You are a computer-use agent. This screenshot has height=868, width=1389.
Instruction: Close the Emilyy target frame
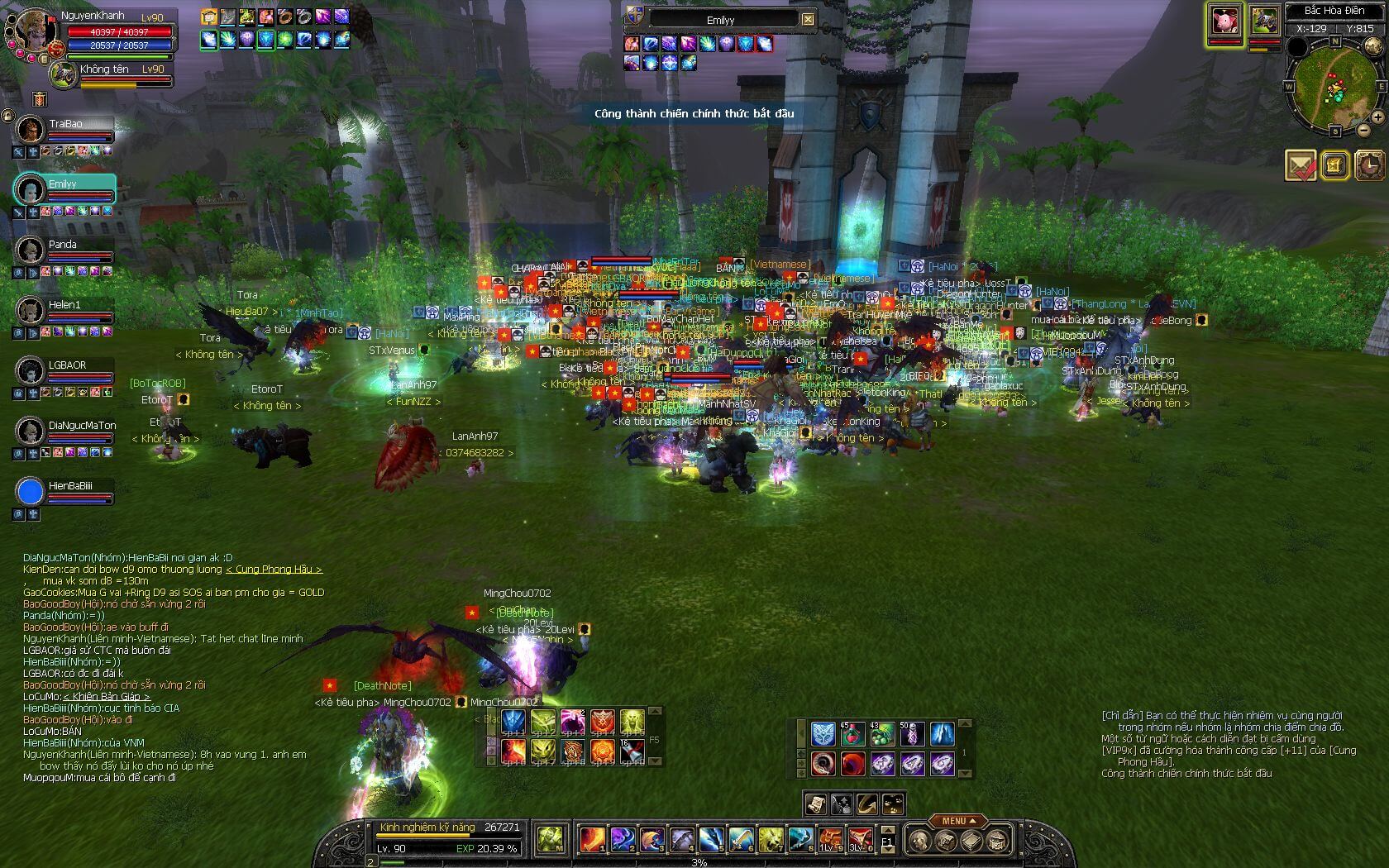[808, 19]
